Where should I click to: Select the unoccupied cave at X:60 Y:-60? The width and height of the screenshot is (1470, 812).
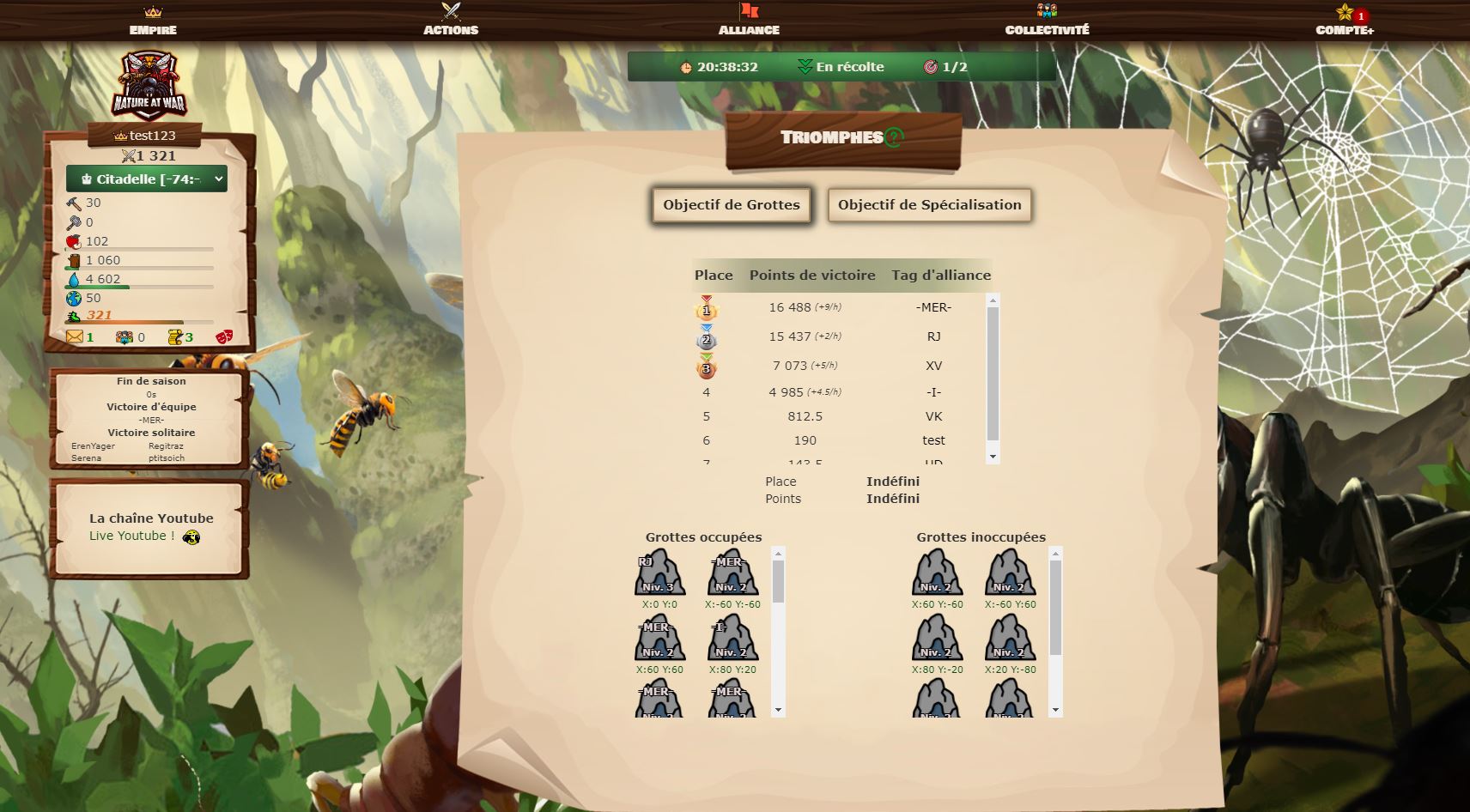pyautogui.click(x=937, y=573)
